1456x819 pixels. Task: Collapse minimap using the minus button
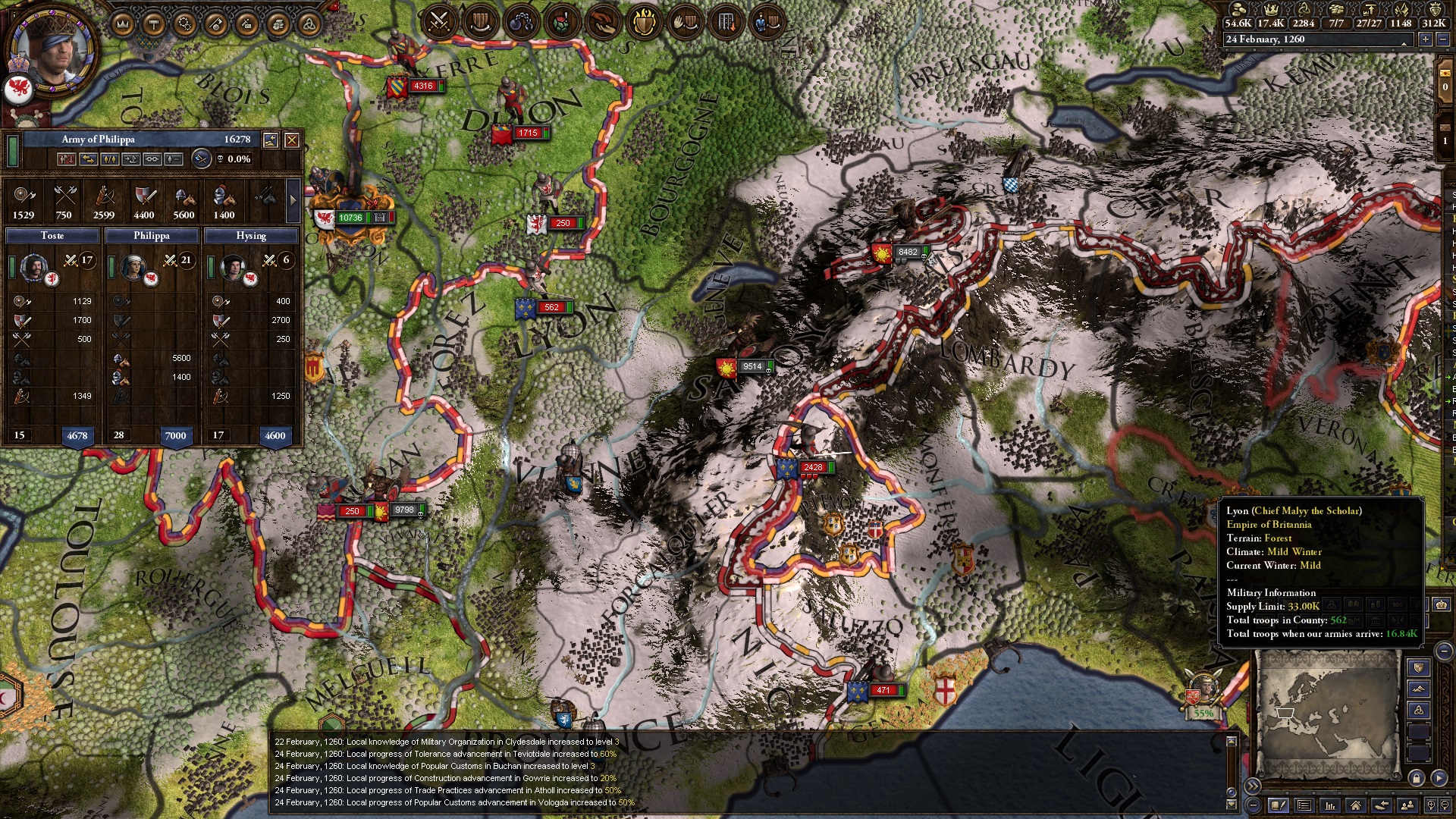coord(1253,806)
